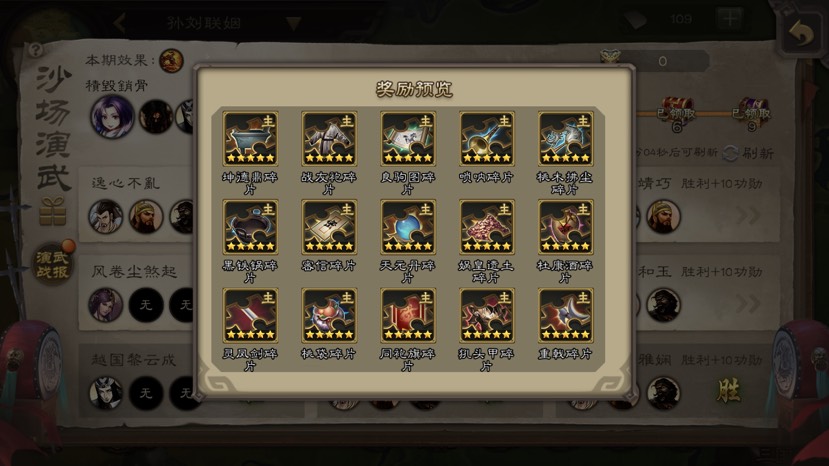The image size is (829, 466).
Task: Go back with the return arrow button
Action: coord(800,32)
